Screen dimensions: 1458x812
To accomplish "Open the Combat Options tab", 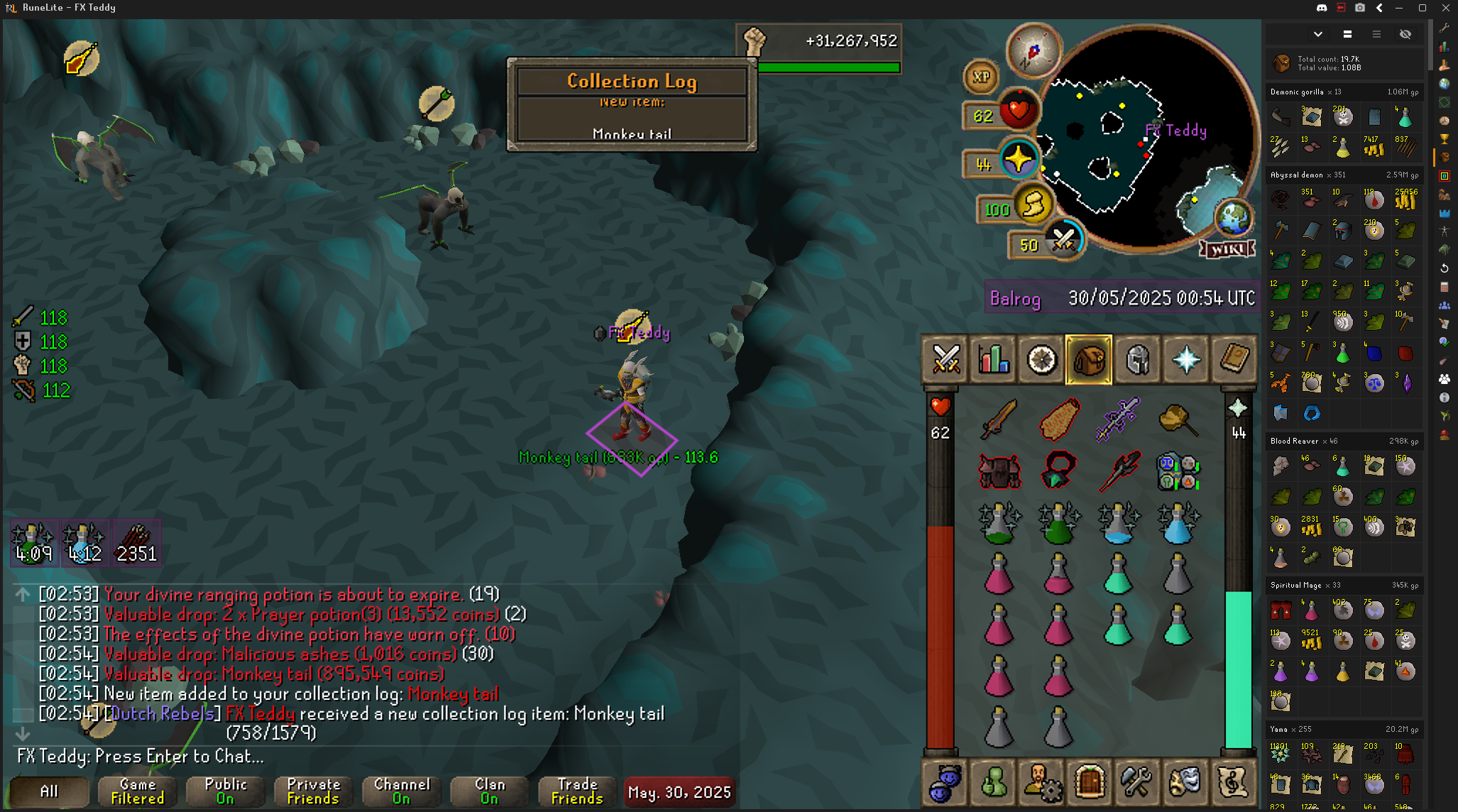I will click(945, 360).
